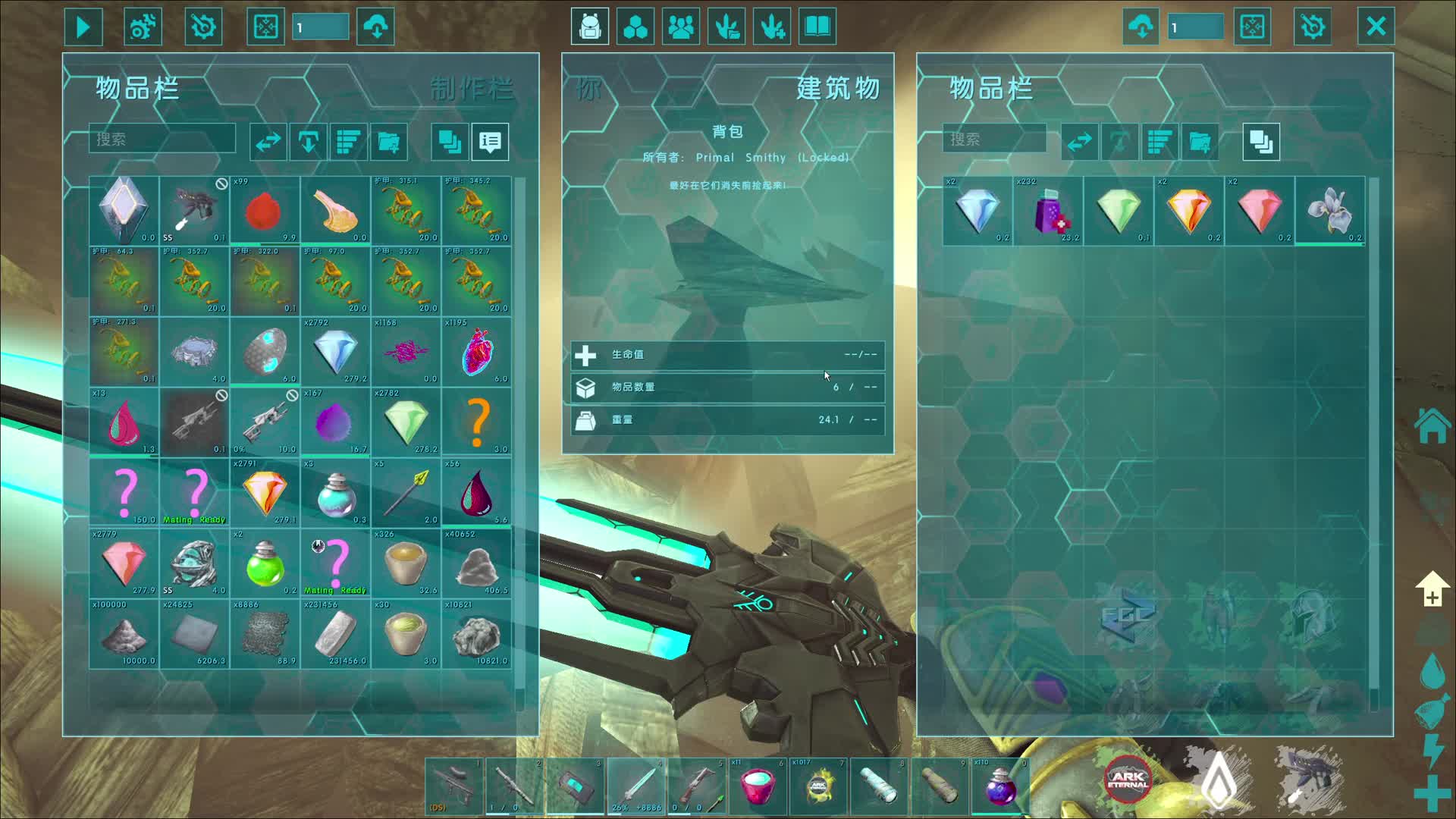Screen dimensions: 1456x819
Task: Open the survivor backpack inventory tab icon
Action: click(x=590, y=27)
